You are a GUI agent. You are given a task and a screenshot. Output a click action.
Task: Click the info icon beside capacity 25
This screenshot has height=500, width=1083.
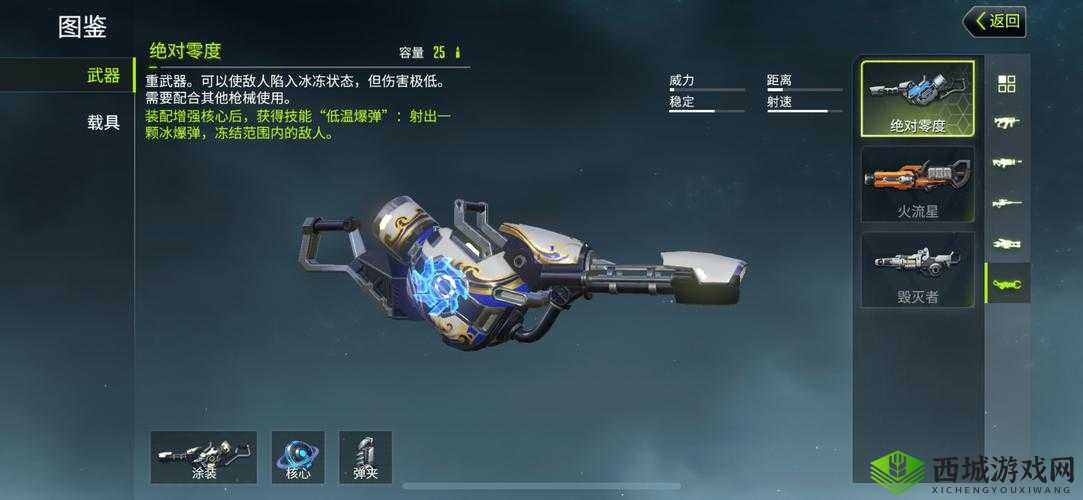[x=458, y=53]
